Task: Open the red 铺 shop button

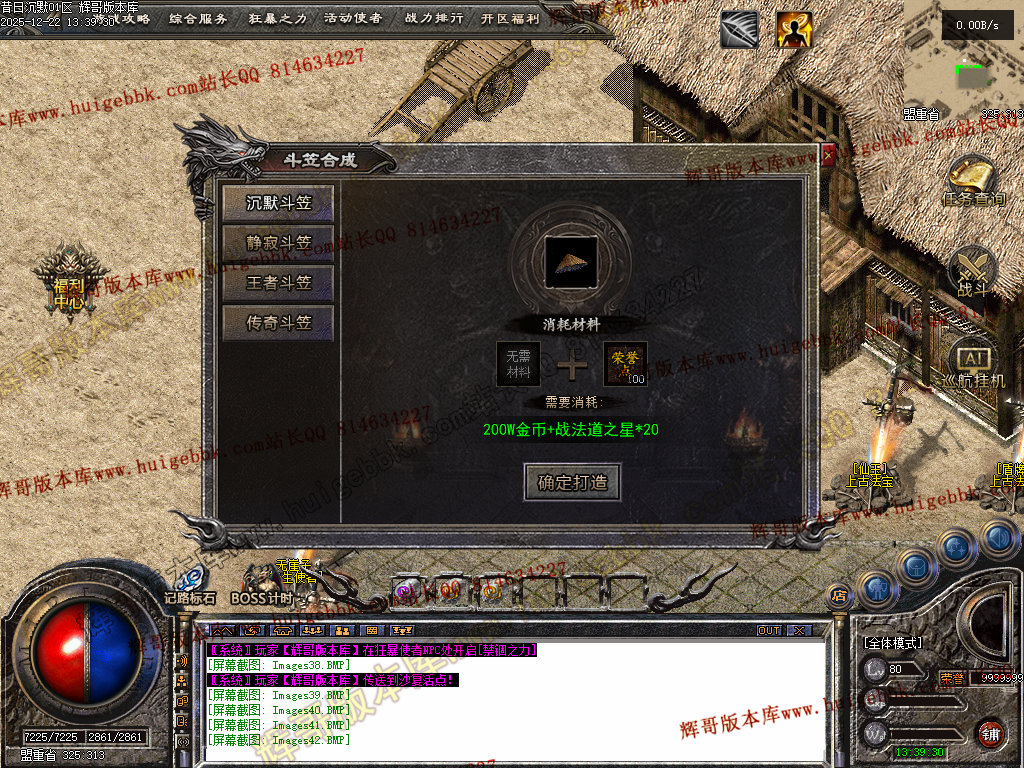Action: [989, 733]
